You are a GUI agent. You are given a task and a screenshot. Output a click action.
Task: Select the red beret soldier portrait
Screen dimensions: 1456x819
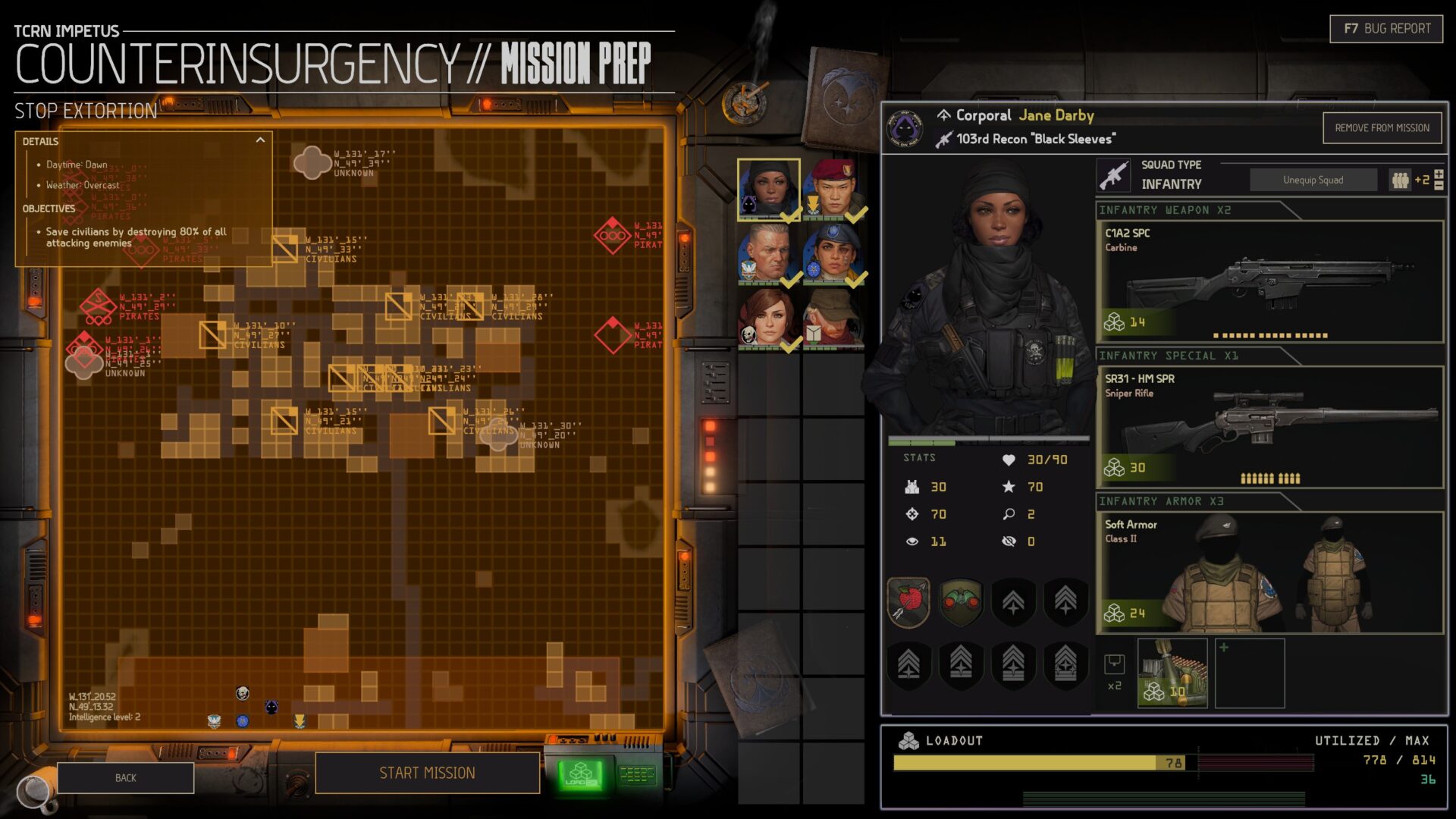tap(834, 190)
